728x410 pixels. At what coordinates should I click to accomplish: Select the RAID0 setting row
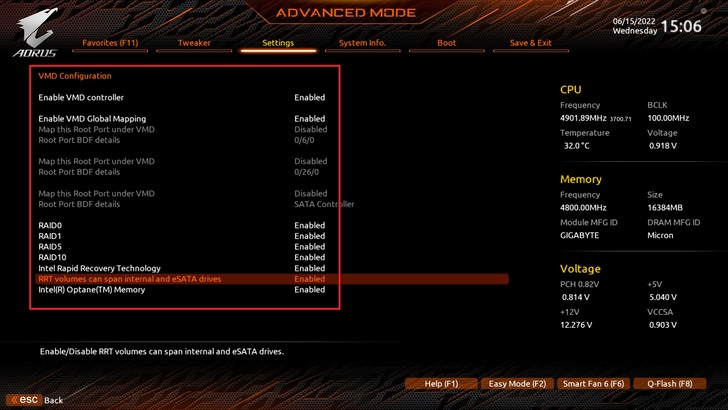coord(50,225)
